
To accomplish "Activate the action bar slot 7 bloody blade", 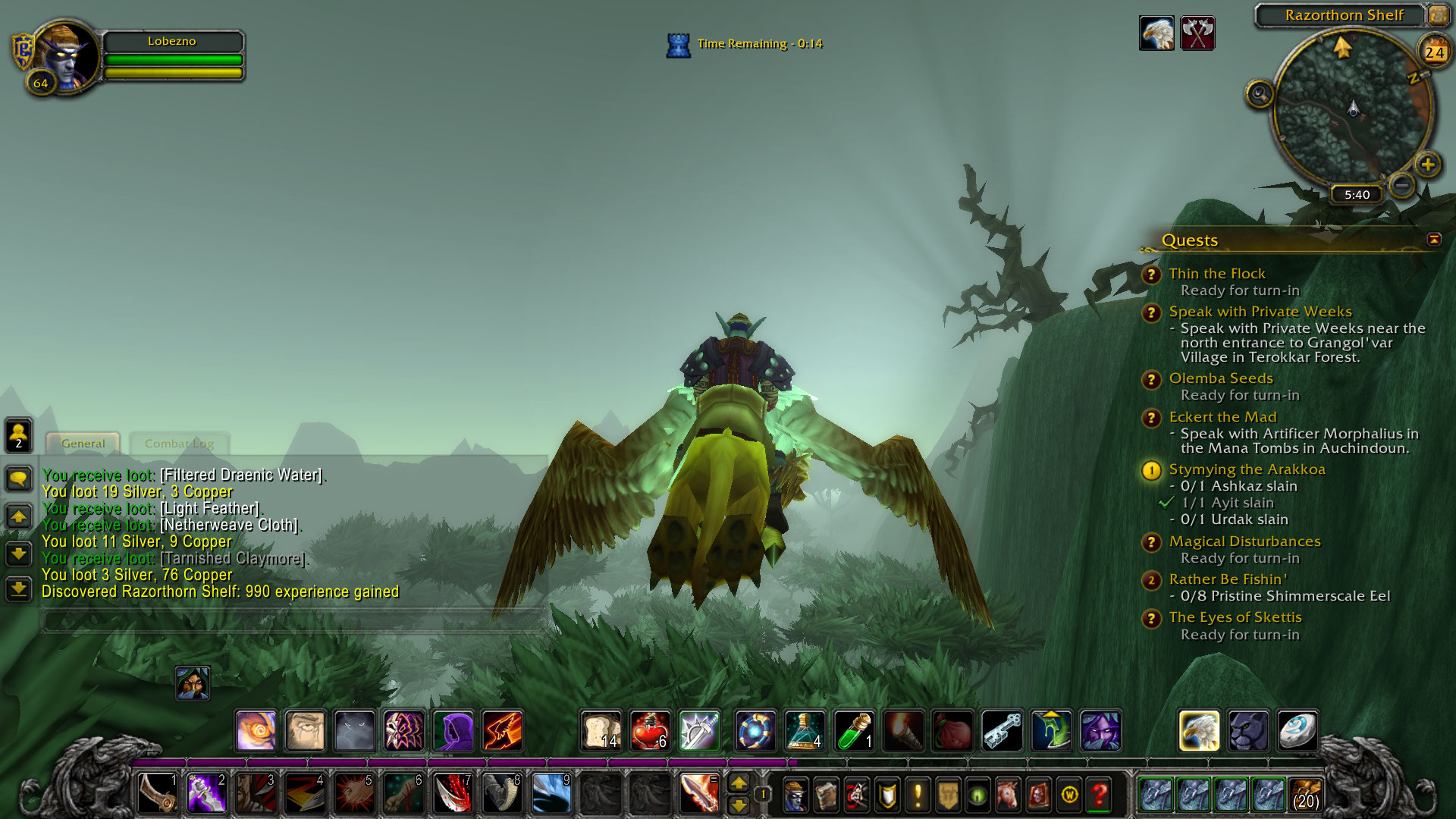I will 453,793.
